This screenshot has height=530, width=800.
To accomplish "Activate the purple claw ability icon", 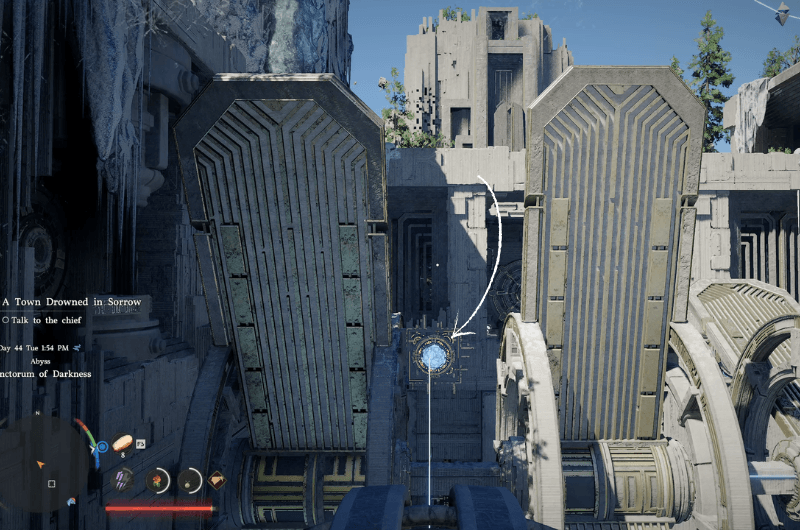I will click(122, 481).
